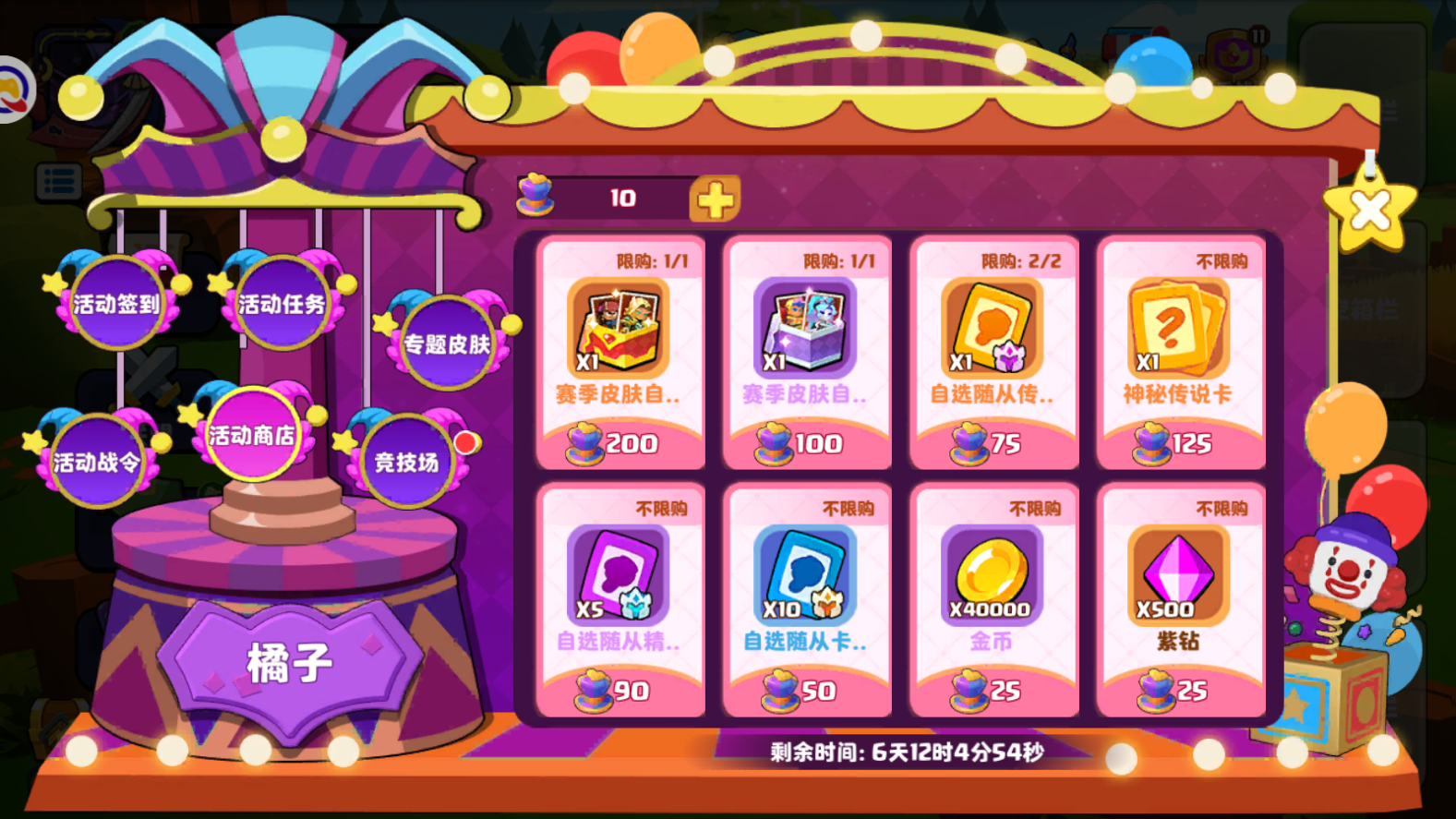Click the list icon on the left edge
The width and height of the screenshot is (1456, 819).
click(x=57, y=183)
